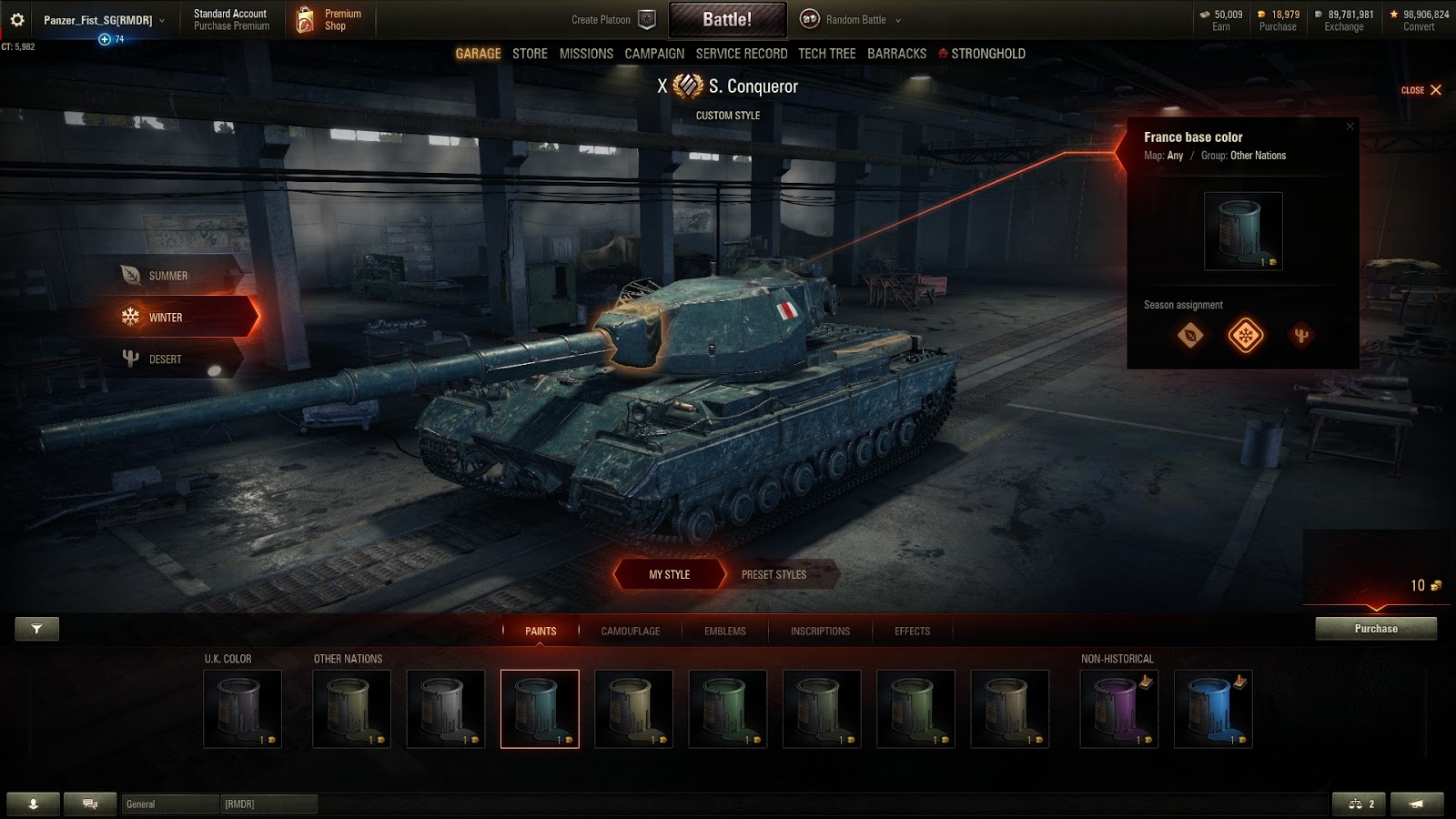Start a match with the Battle! button

pos(727,19)
